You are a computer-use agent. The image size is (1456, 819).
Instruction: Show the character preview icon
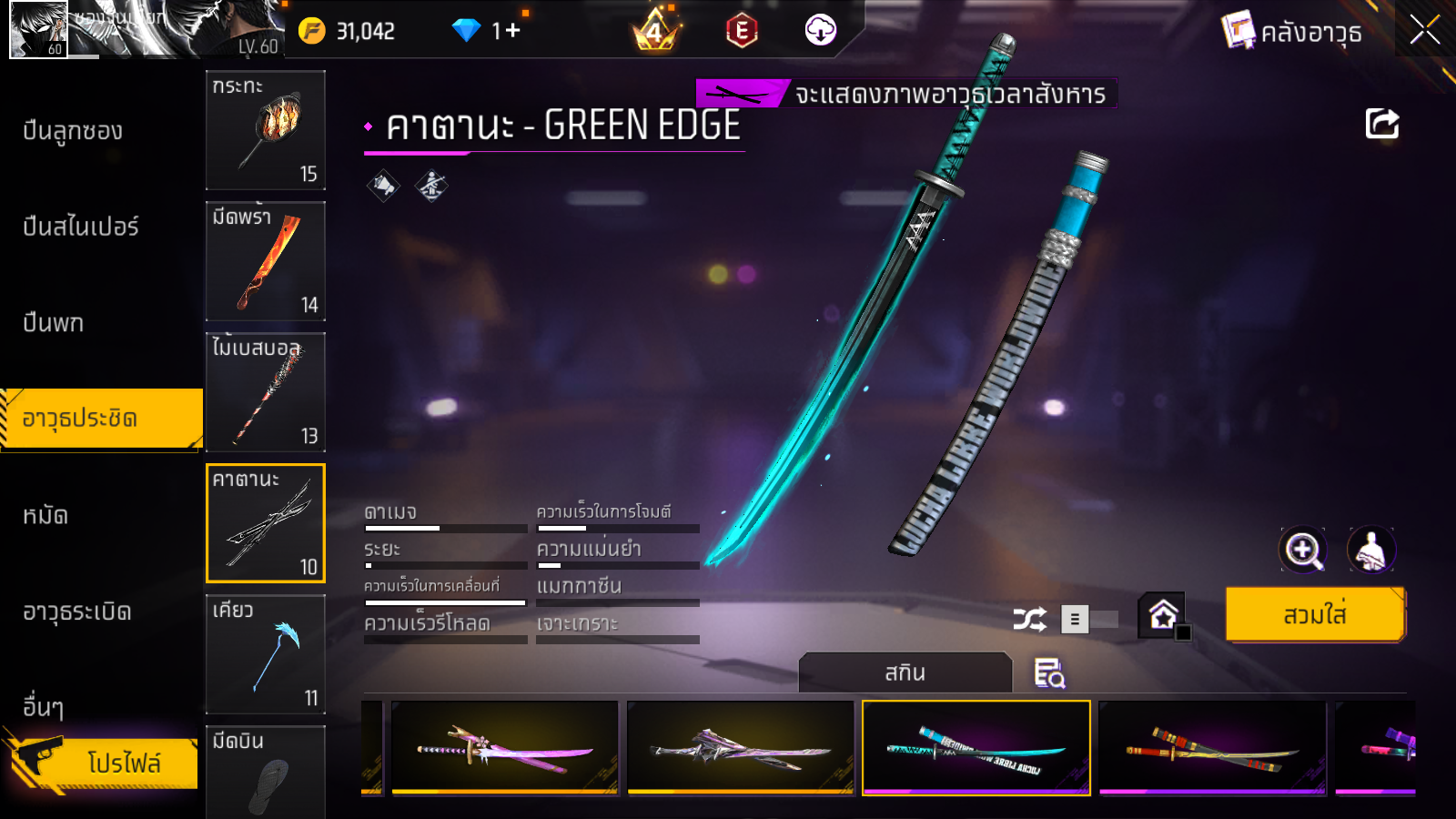click(1370, 550)
